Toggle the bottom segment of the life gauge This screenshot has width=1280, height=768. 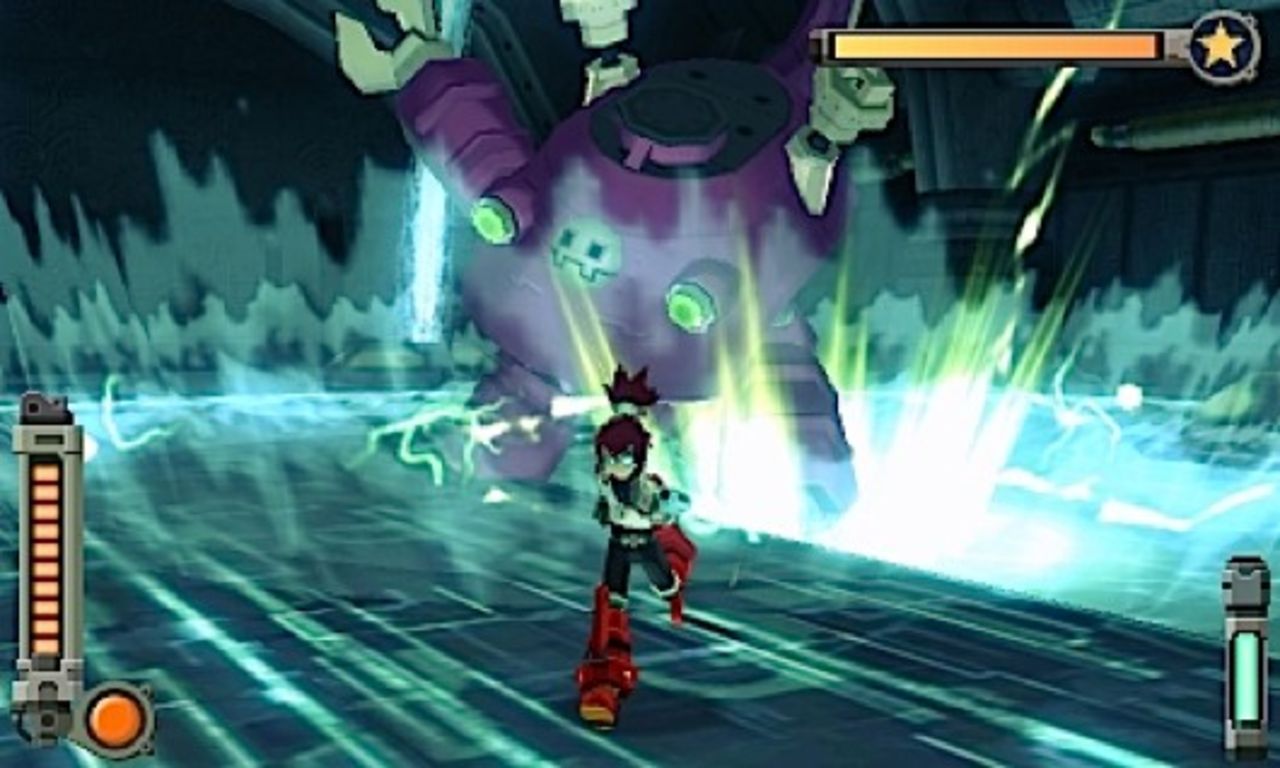44,648
